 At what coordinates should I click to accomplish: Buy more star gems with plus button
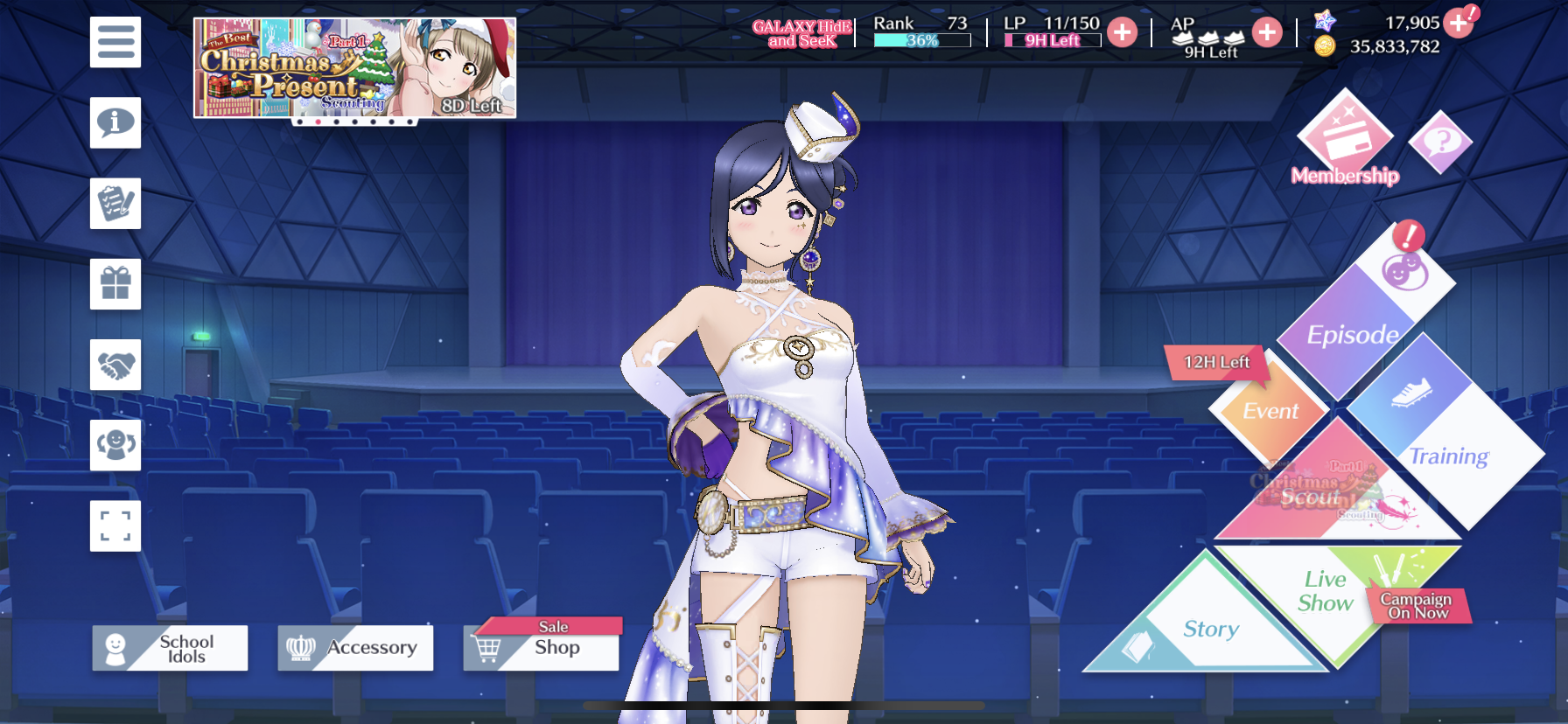1458,23
